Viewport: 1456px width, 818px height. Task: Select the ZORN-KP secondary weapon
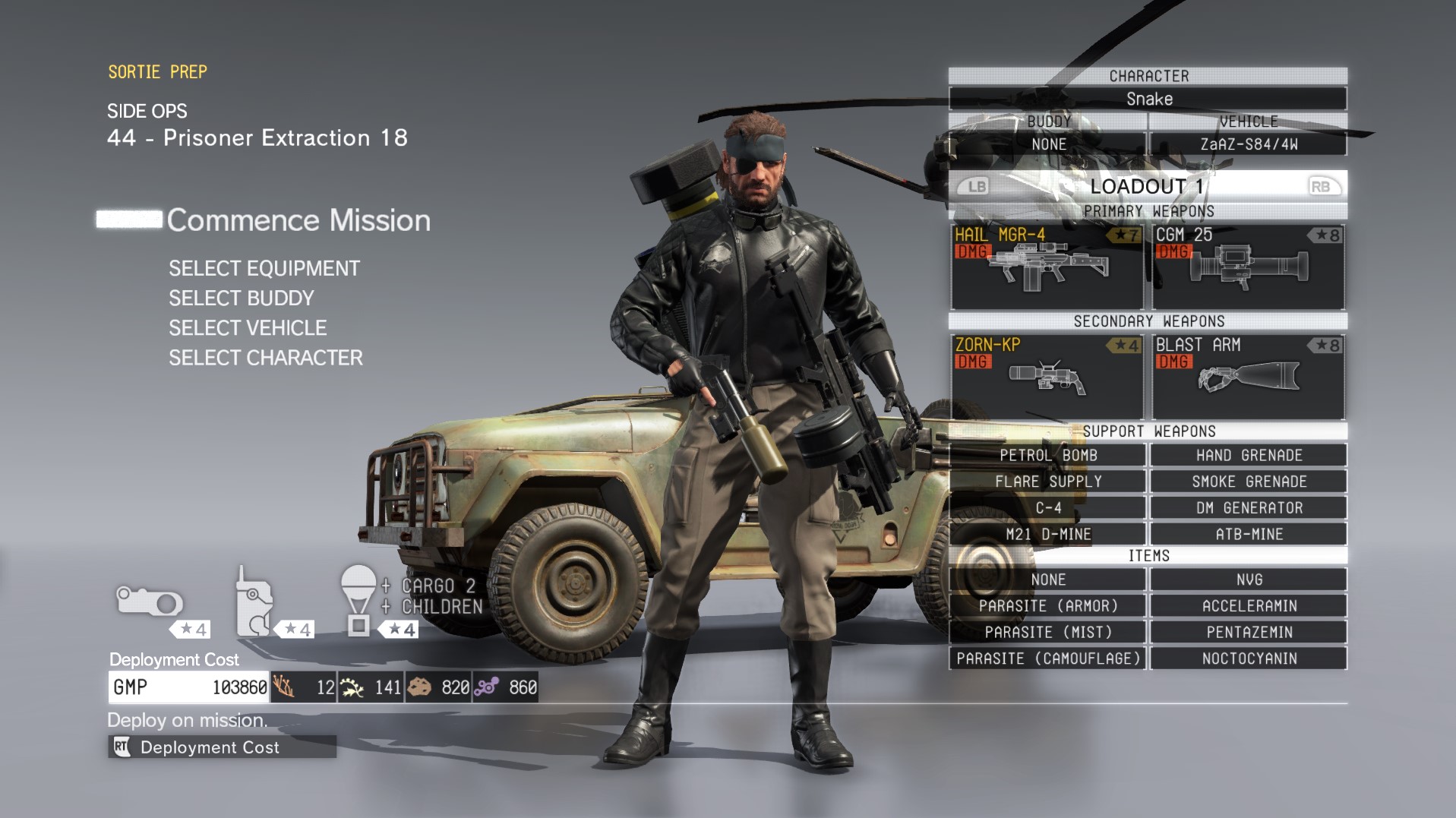[1047, 377]
